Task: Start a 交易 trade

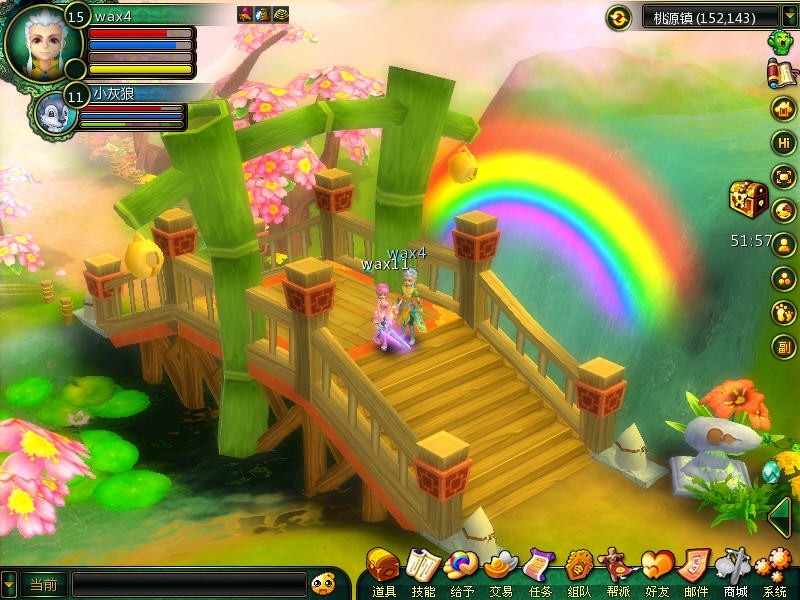Action: tap(500, 568)
